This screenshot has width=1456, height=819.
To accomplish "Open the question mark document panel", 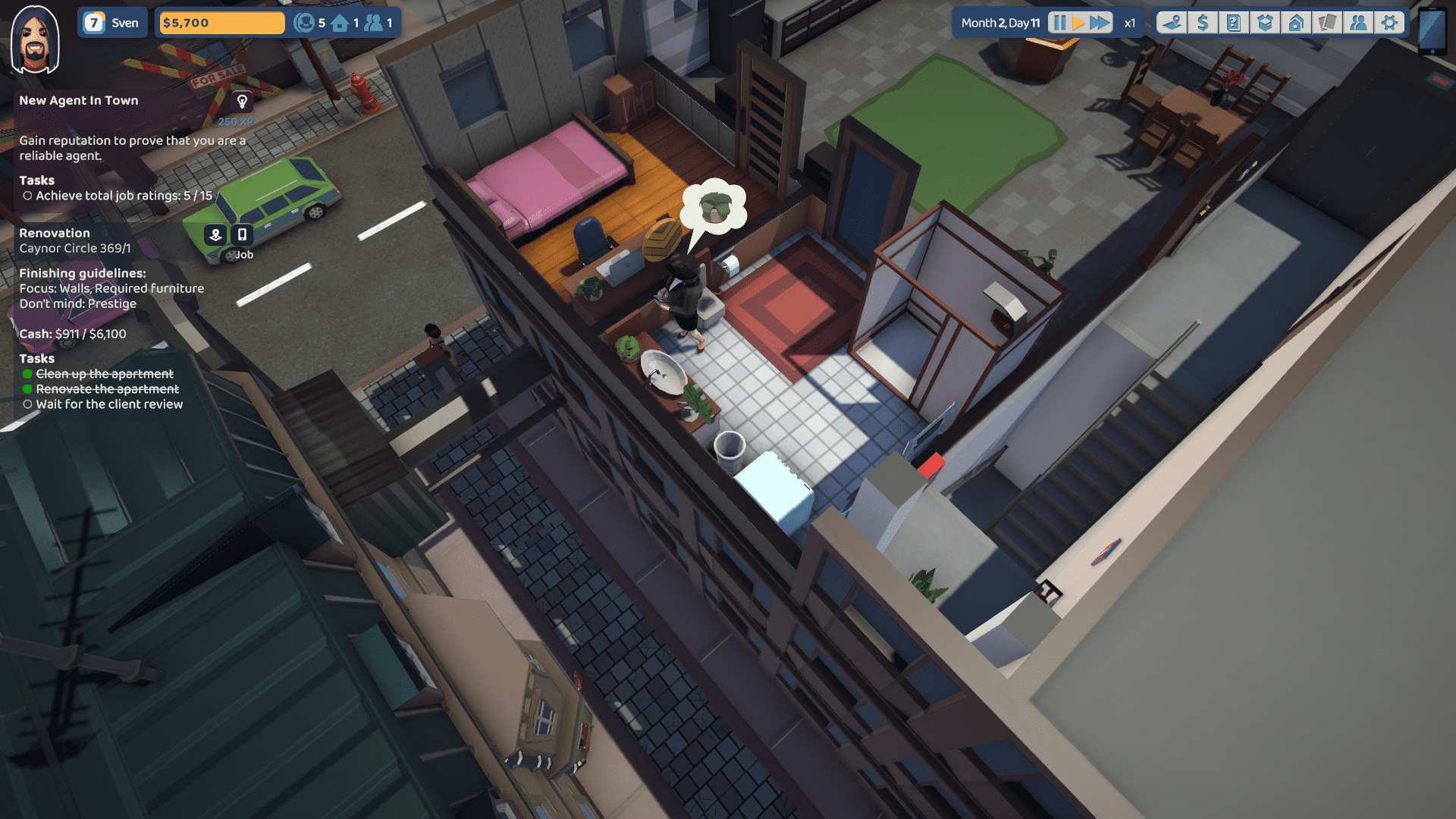I will pos(1234,23).
